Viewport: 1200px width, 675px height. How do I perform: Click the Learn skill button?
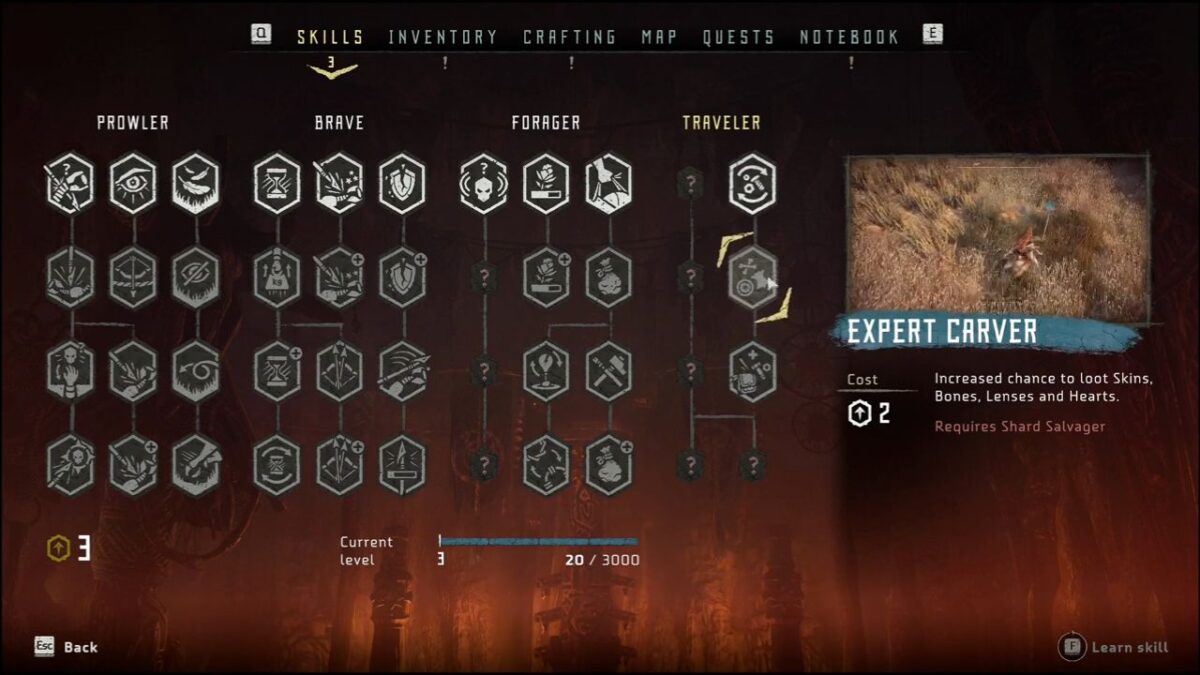pyautogui.click(x=1114, y=647)
